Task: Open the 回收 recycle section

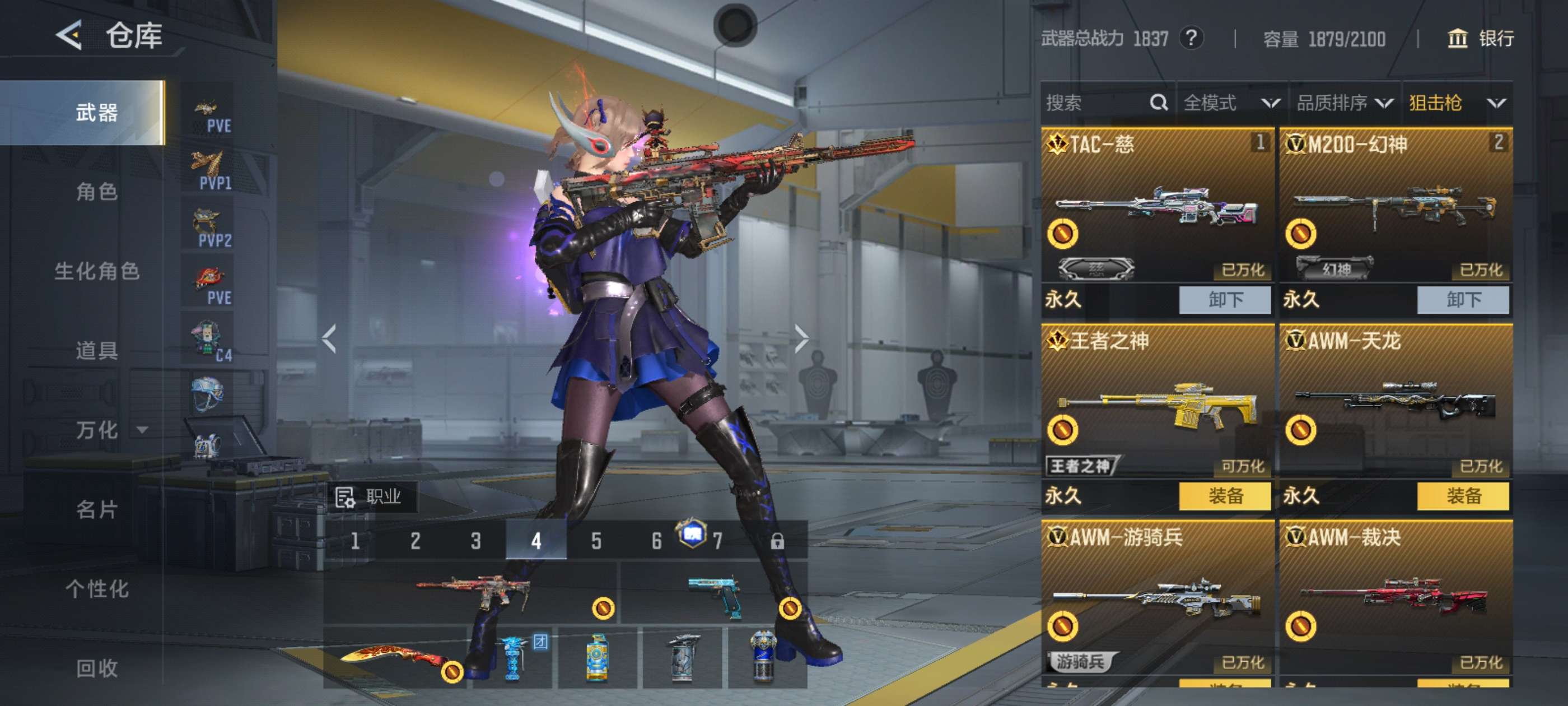Action: coord(96,668)
